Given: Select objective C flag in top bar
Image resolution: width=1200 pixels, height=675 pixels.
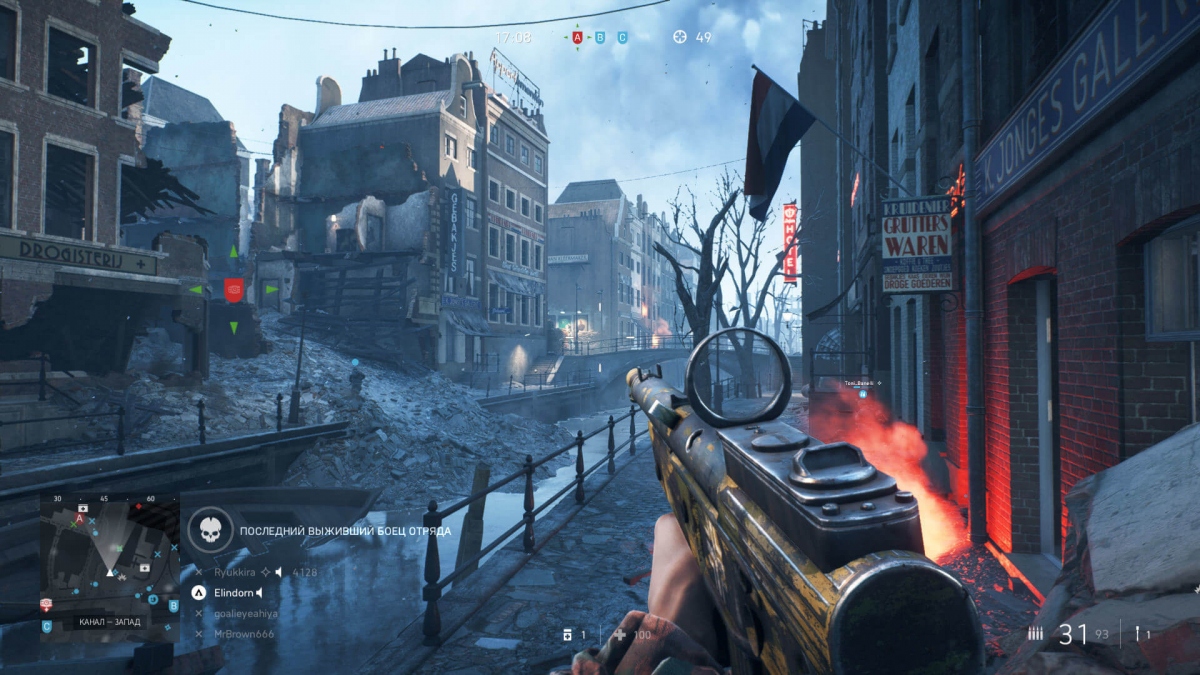Looking at the screenshot, I should (622, 38).
